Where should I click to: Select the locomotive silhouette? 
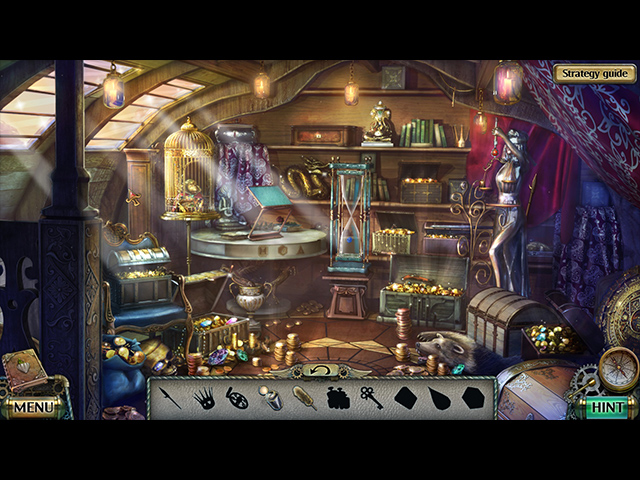(x=338, y=398)
